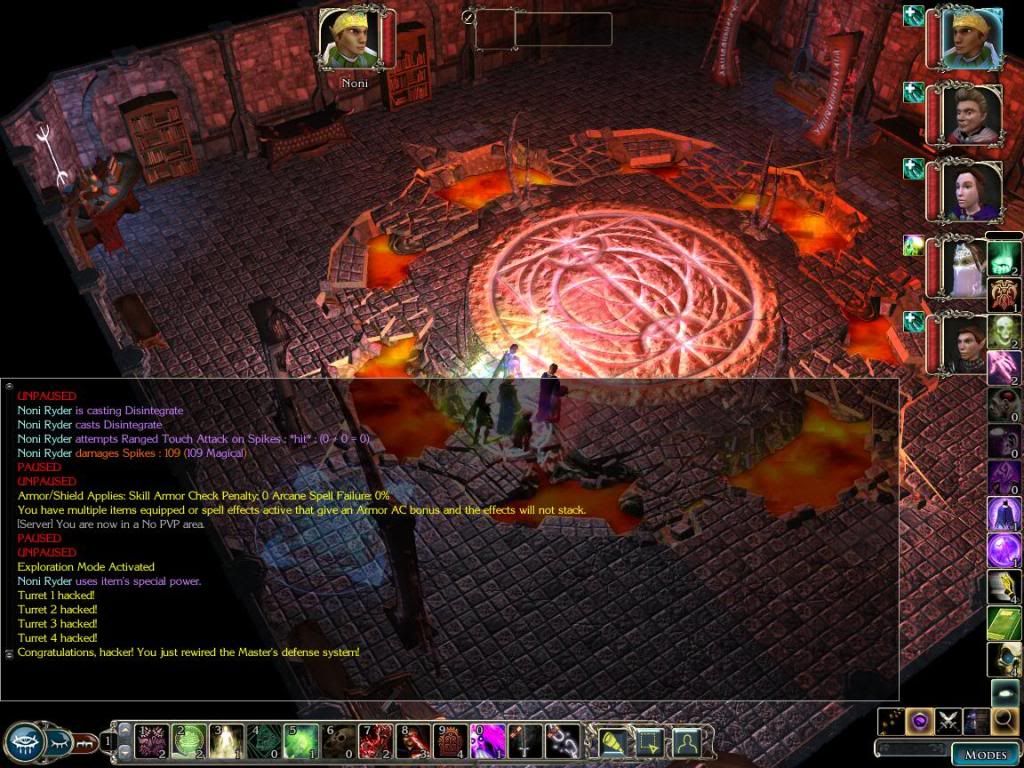Viewport: 1024px width, 768px height.
Task: Select the sword icon in the hotbar
Action: point(526,741)
